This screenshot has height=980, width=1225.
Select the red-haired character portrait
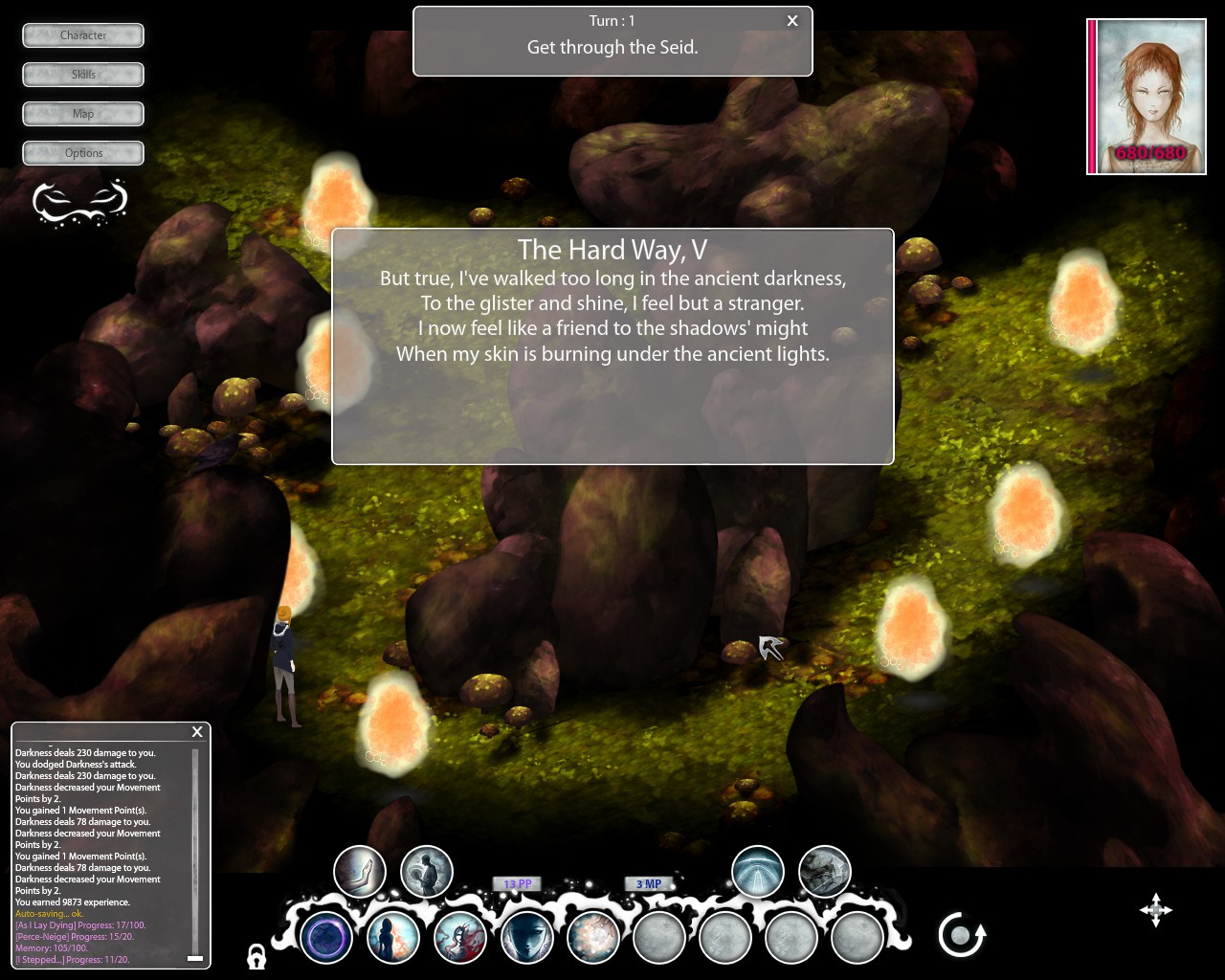[1147, 97]
